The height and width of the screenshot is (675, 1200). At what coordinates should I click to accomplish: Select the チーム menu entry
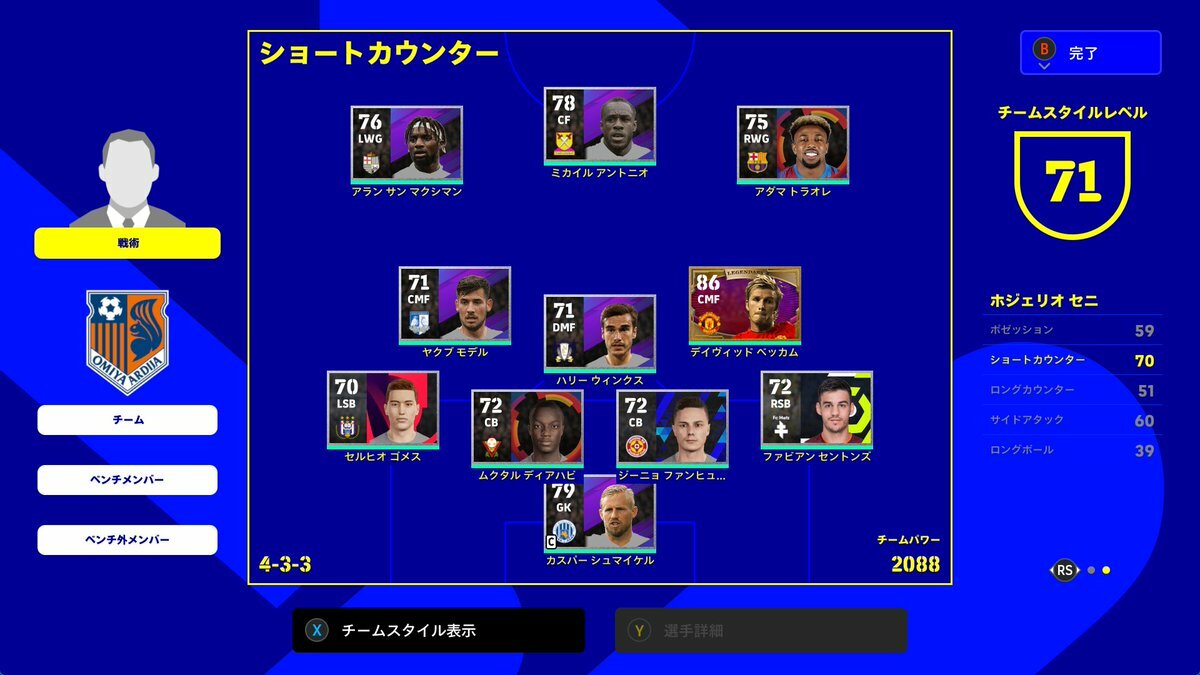[x=127, y=420]
